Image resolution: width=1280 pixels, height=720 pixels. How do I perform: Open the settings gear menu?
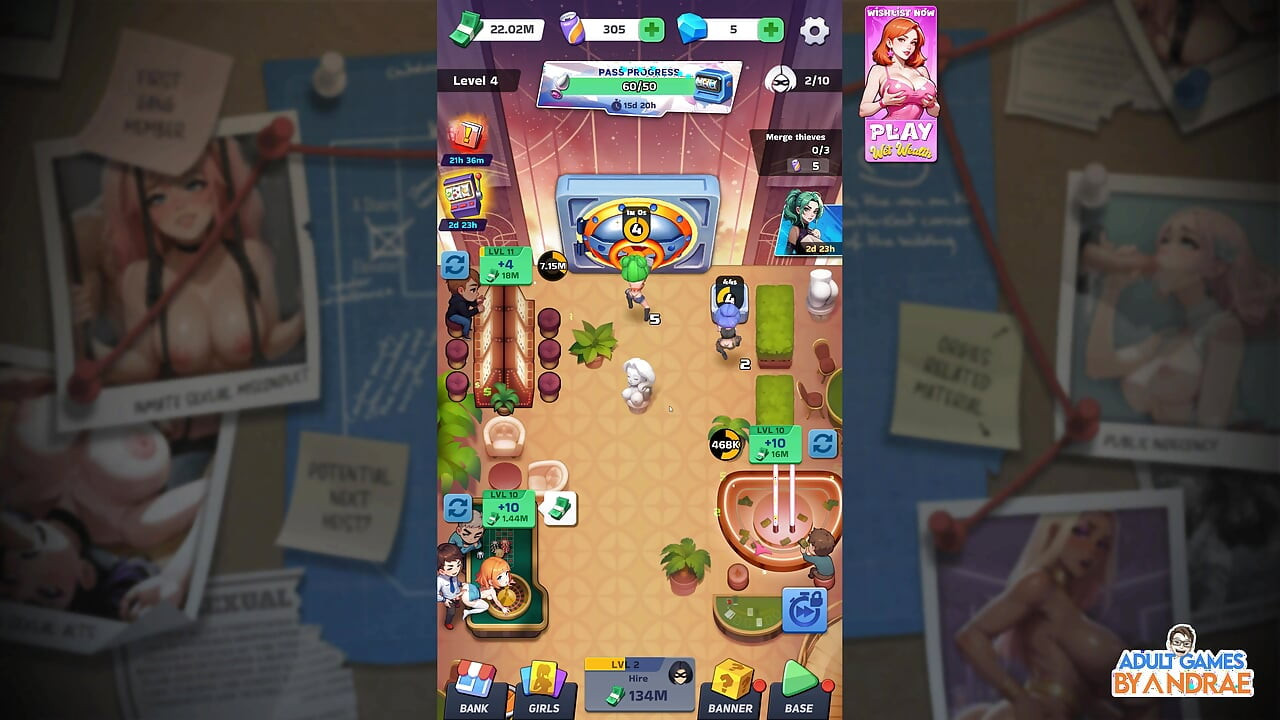coord(817,31)
